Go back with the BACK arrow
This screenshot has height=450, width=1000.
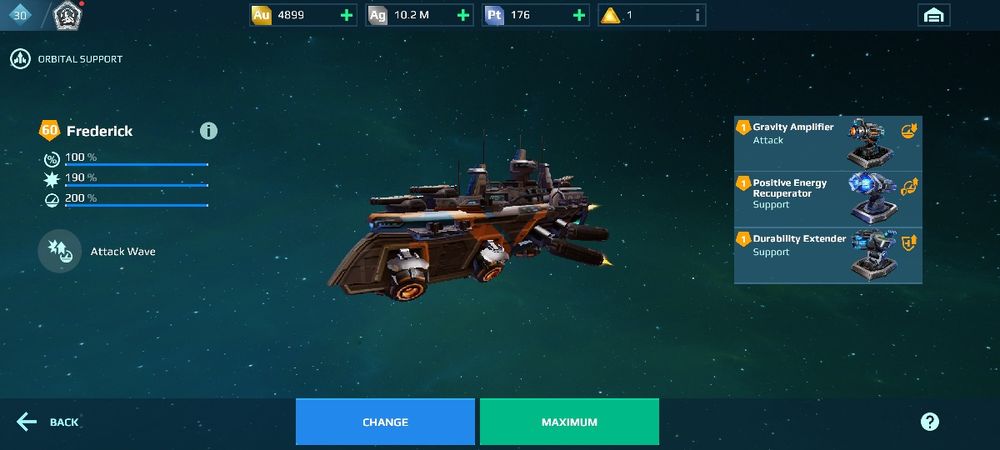(x=48, y=422)
